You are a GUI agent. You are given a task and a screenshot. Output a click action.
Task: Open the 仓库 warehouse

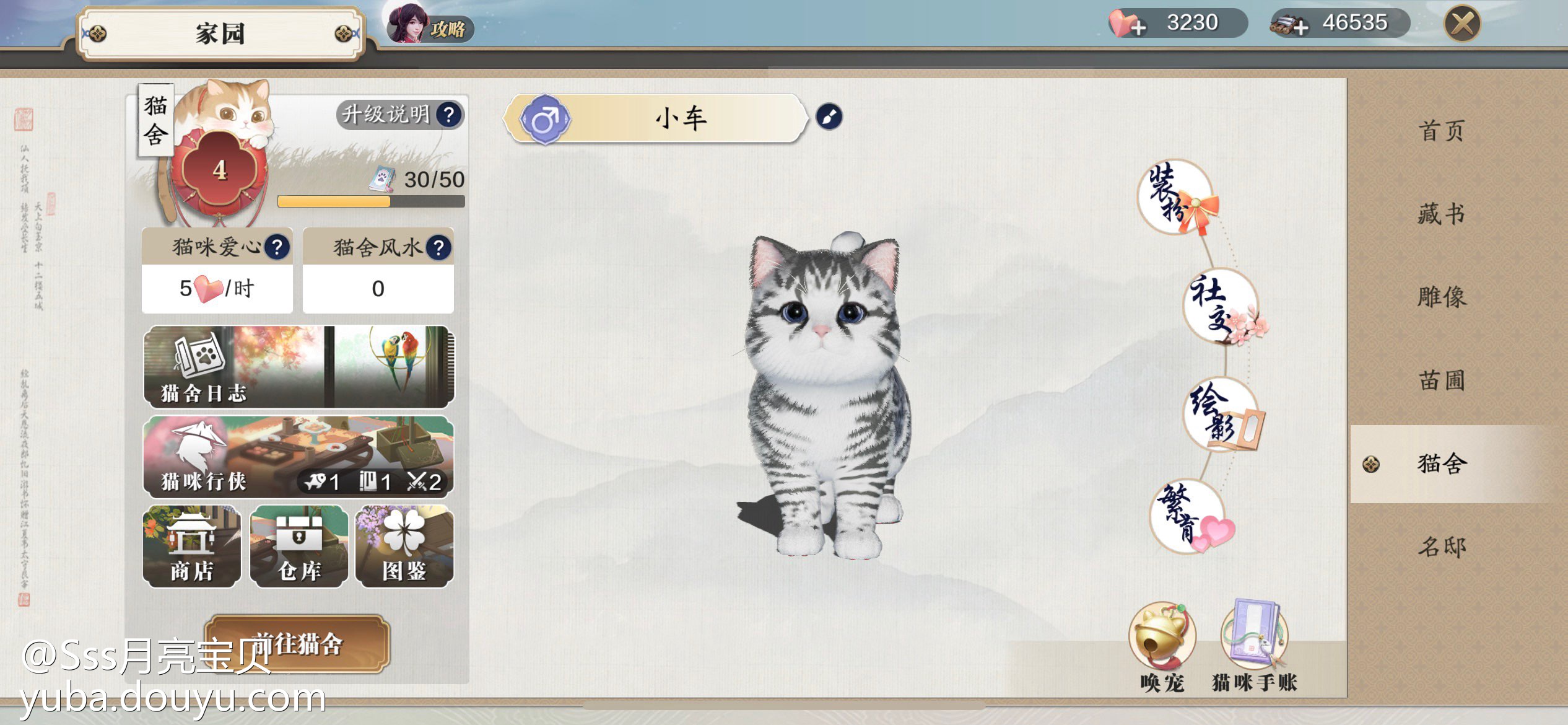pyautogui.click(x=299, y=547)
